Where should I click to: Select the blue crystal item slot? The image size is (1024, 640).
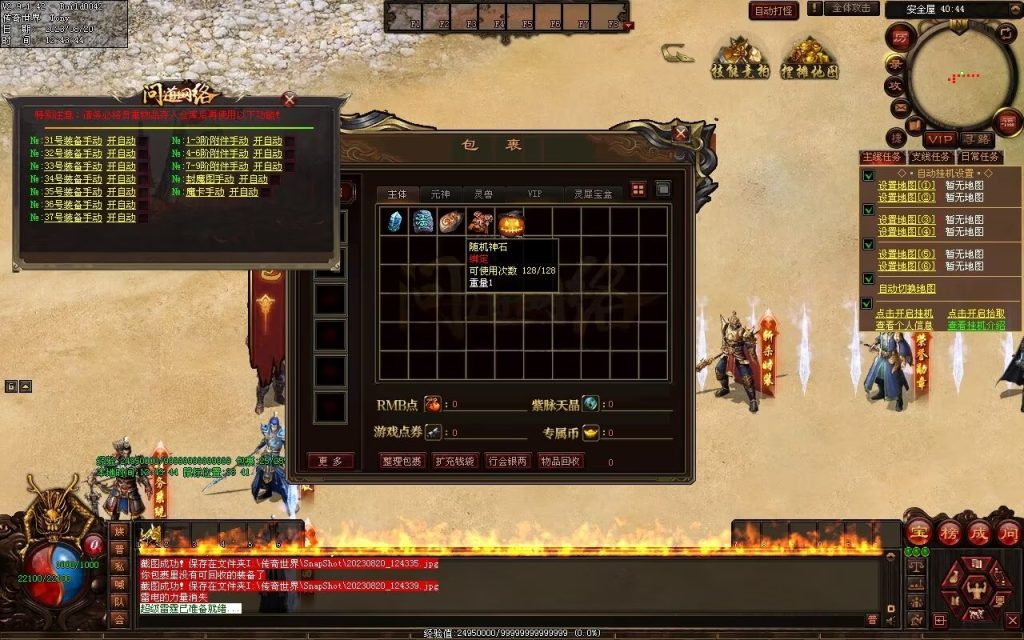(394, 221)
